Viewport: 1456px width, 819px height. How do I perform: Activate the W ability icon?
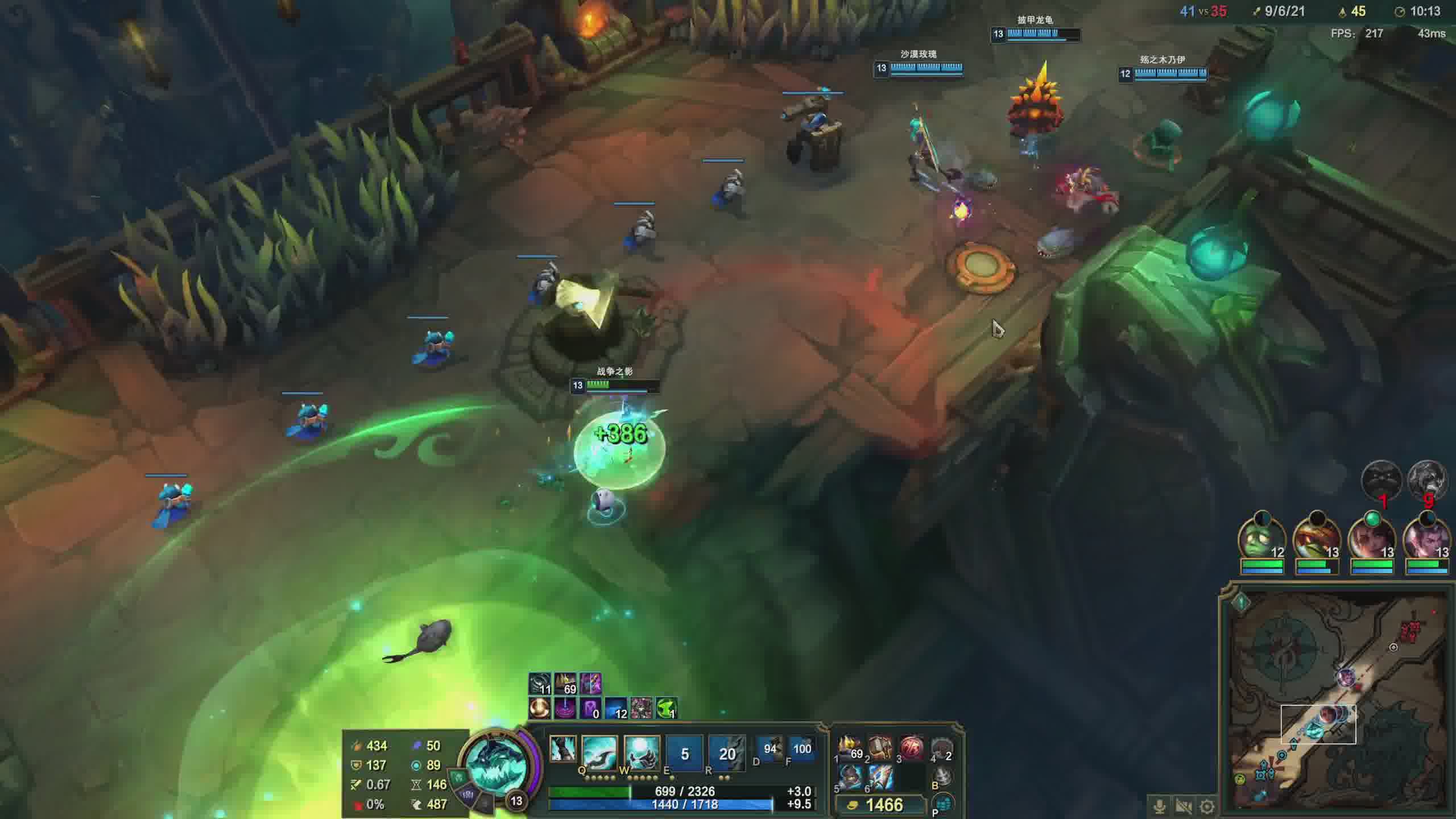click(x=642, y=752)
